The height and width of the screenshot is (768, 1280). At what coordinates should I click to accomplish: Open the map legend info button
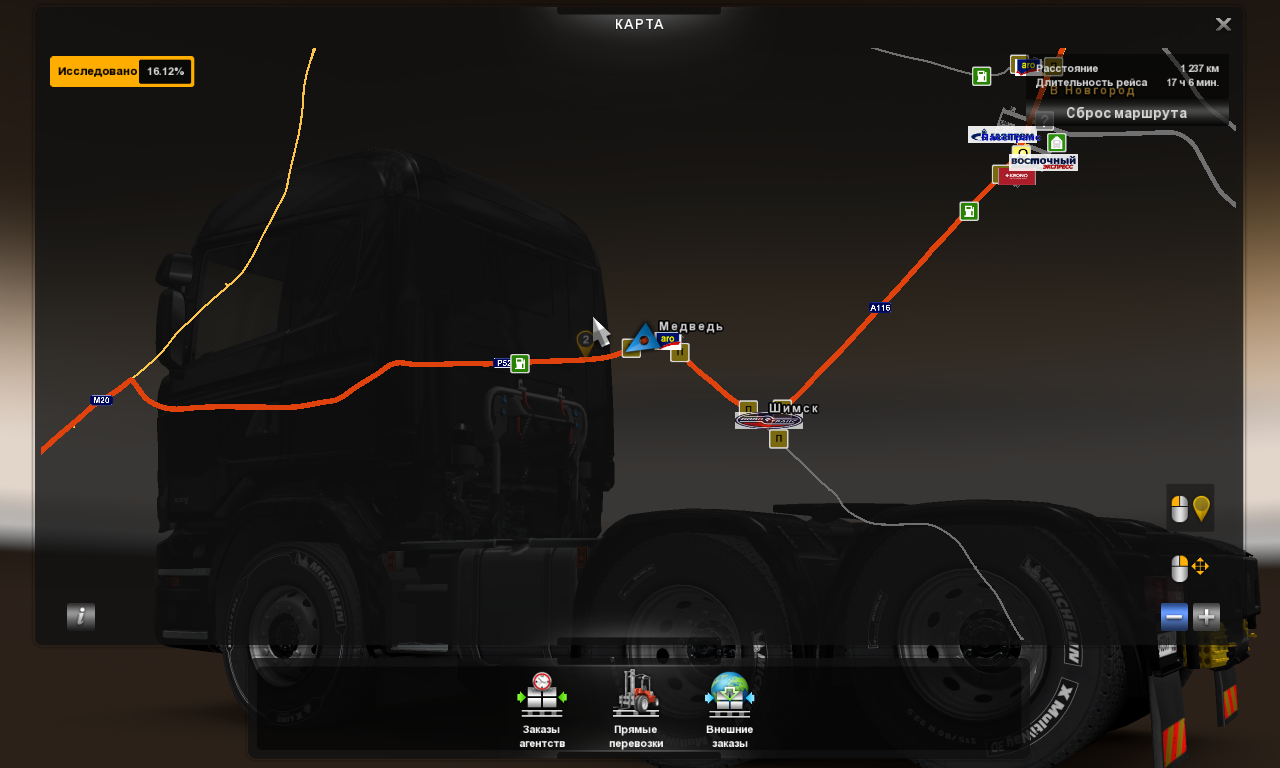coord(81,616)
